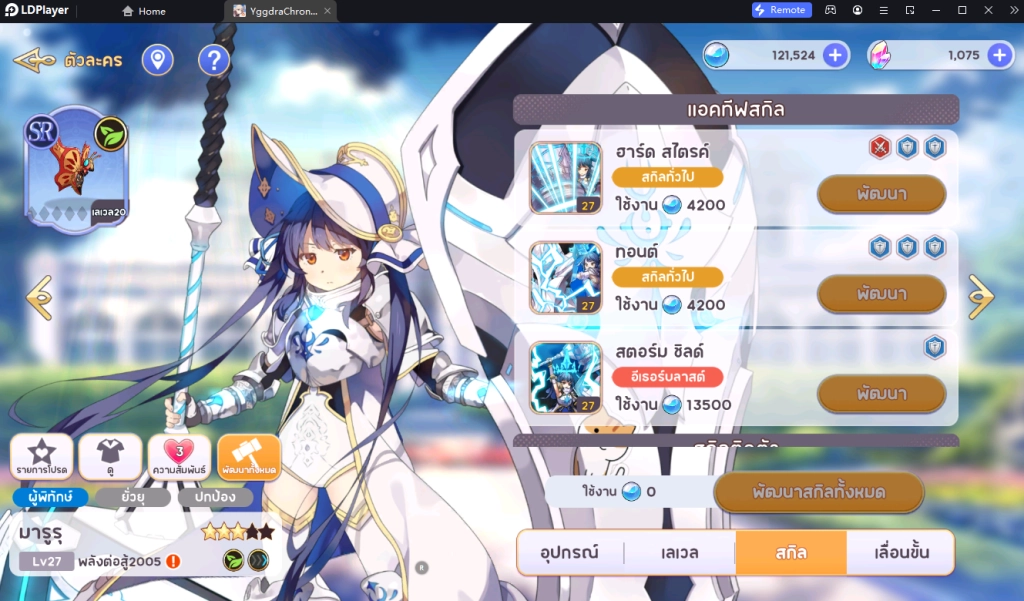Open the location pin icon
1024x601 pixels.
[157, 61]
